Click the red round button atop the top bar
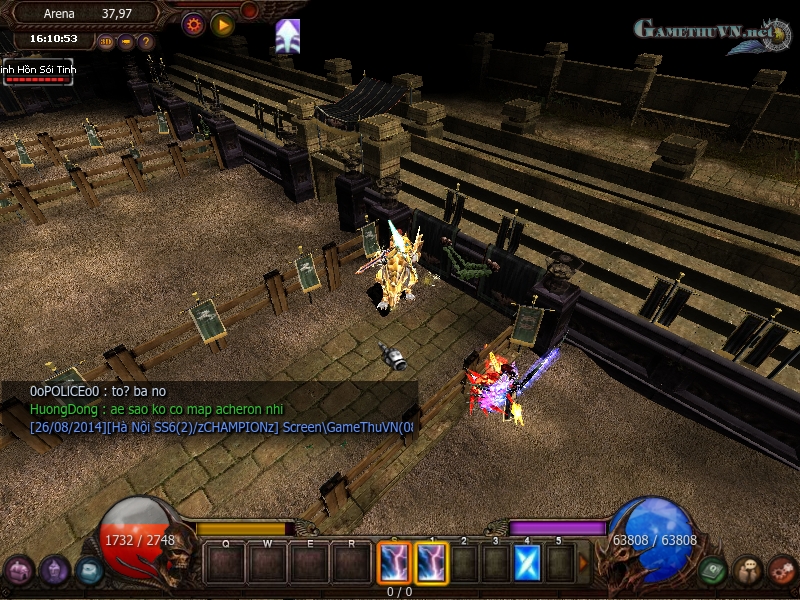The width and height of the screenshot is (800, 600). (249, 10)
